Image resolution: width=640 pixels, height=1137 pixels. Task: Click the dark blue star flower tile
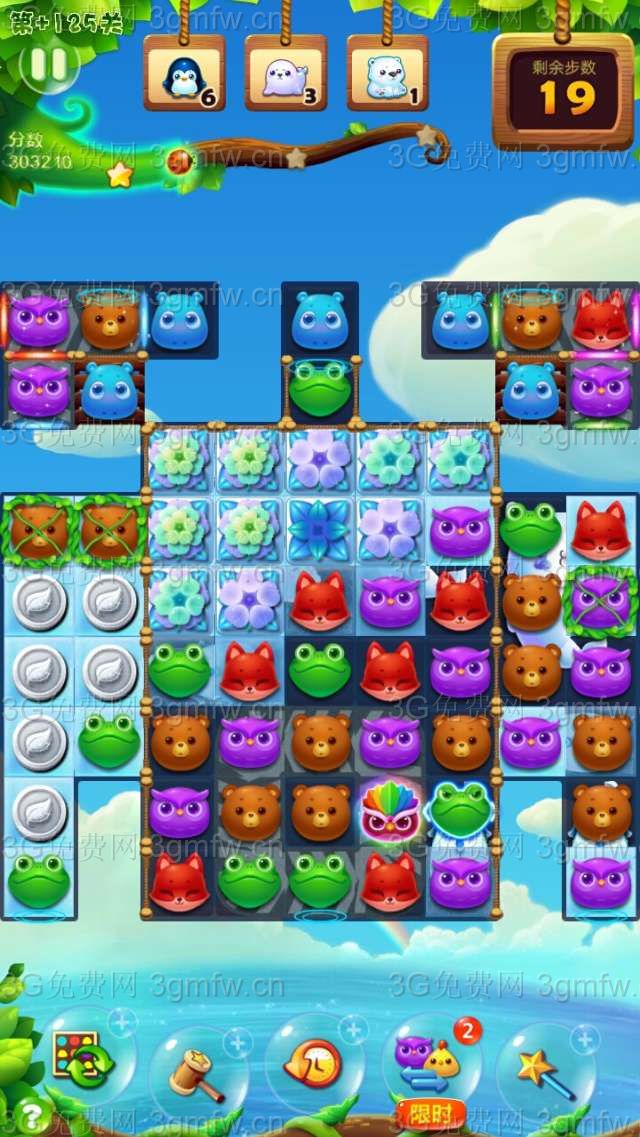click(319, 530)
